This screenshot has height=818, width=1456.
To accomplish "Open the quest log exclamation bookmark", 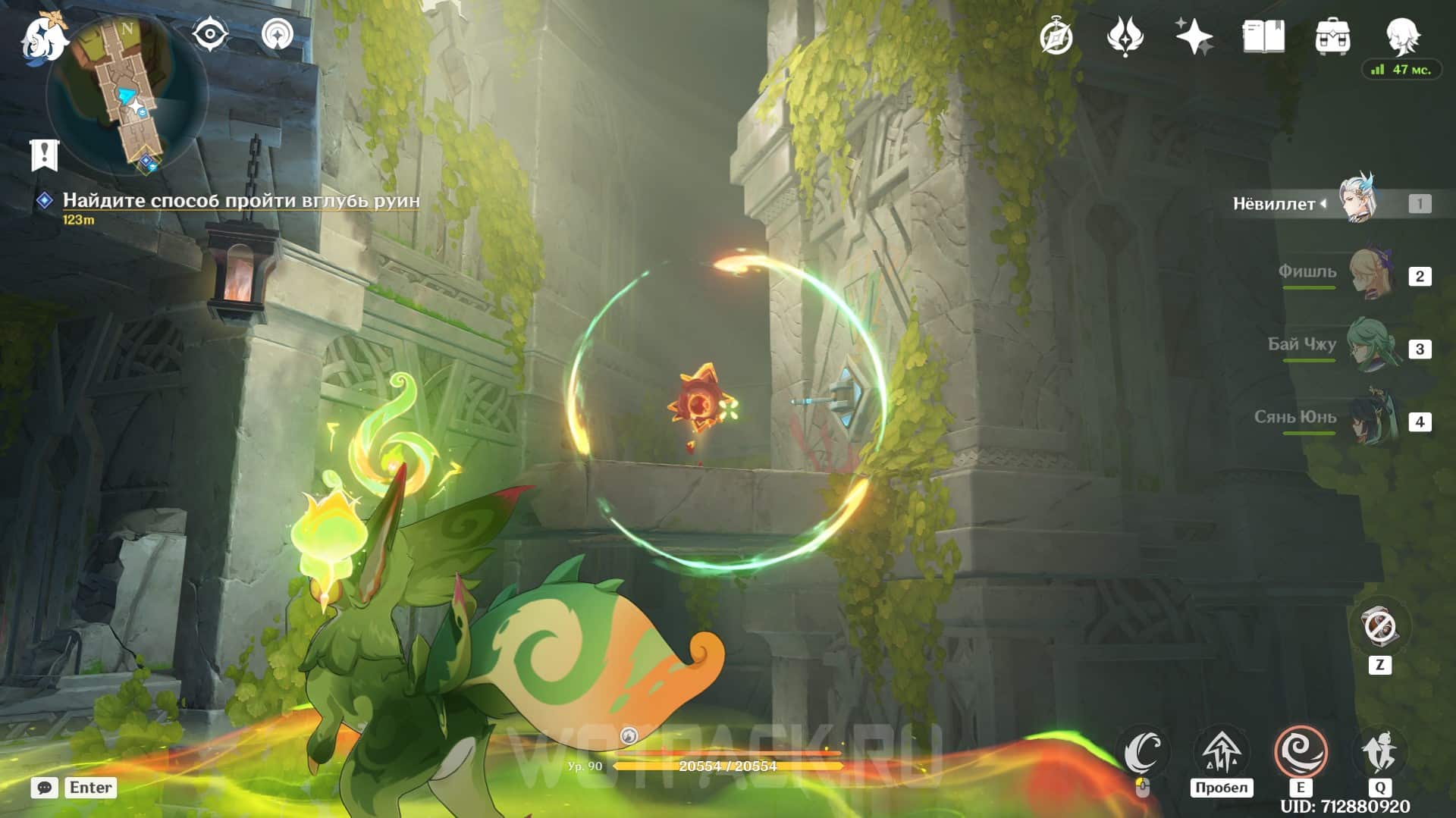I will 44,155.
